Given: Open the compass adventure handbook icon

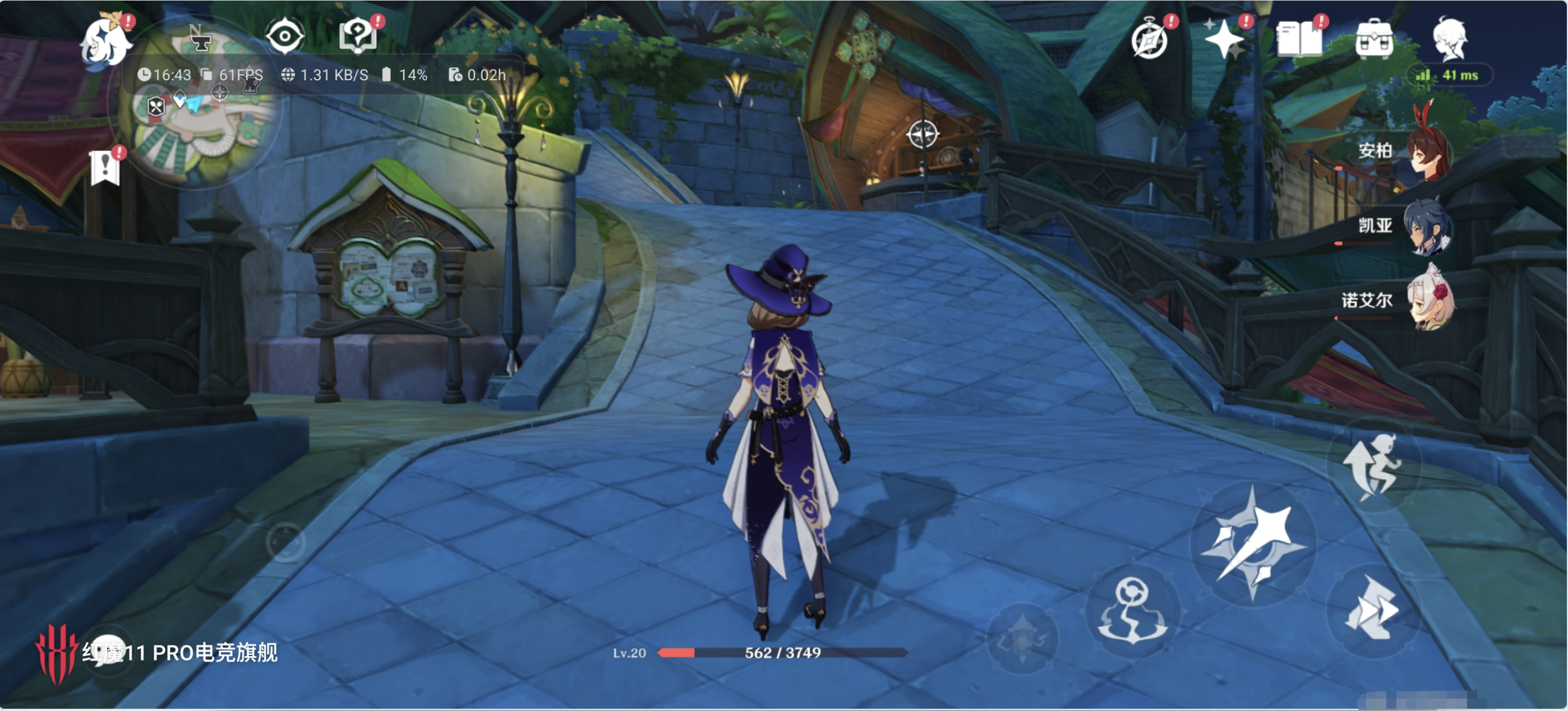Looking at the screenshot, I should tap(1149, 40).
